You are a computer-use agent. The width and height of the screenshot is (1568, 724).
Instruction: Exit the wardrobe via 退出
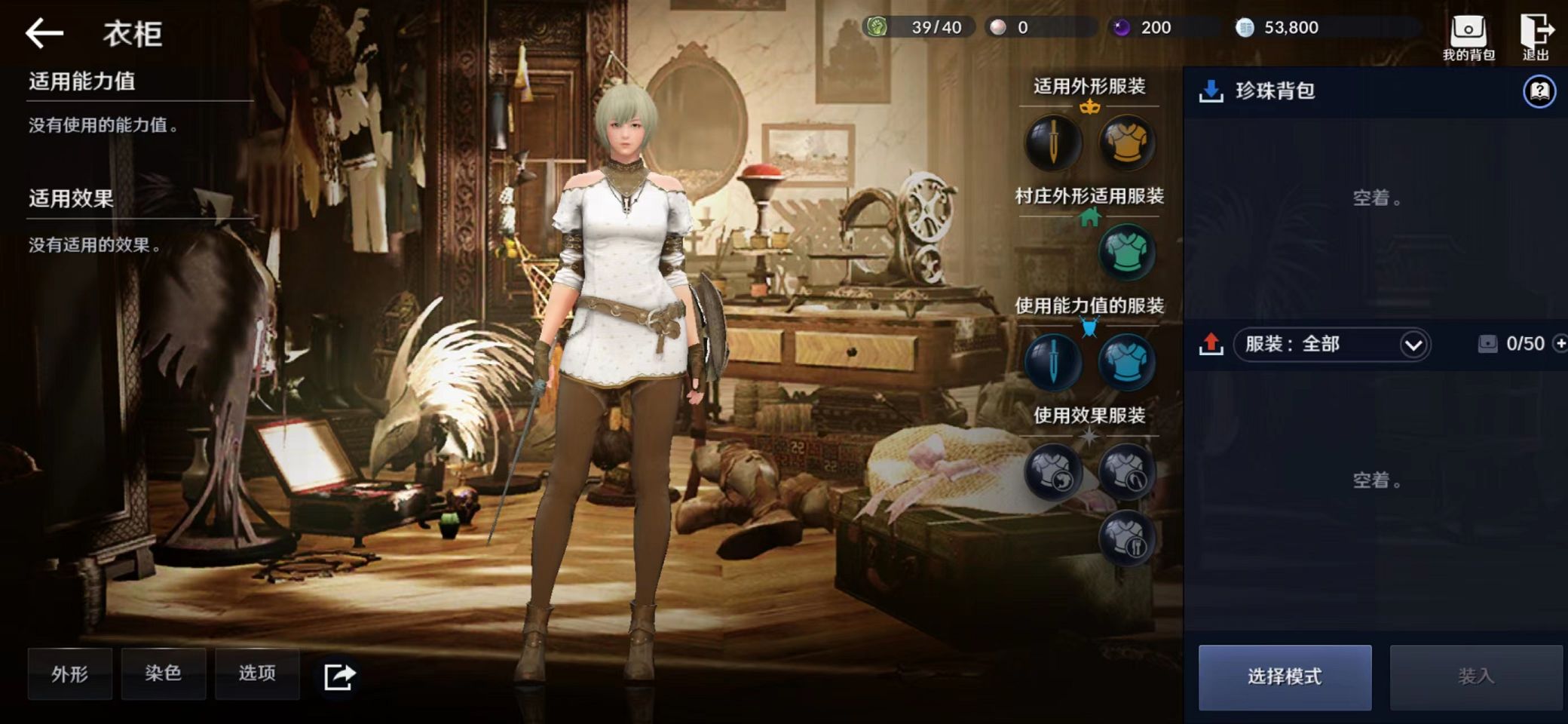coord(1536,37)
